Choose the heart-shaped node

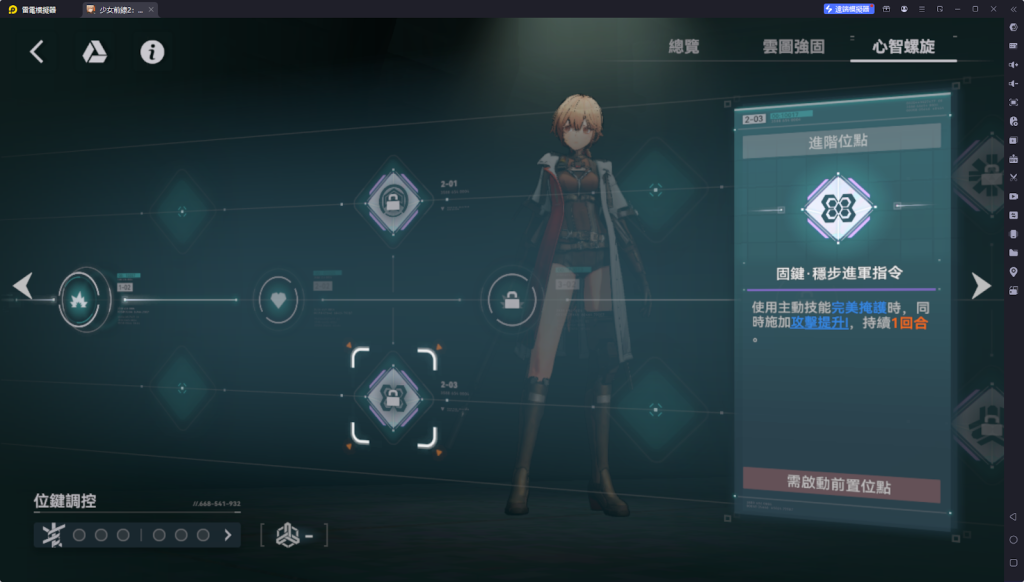[278, 299]
